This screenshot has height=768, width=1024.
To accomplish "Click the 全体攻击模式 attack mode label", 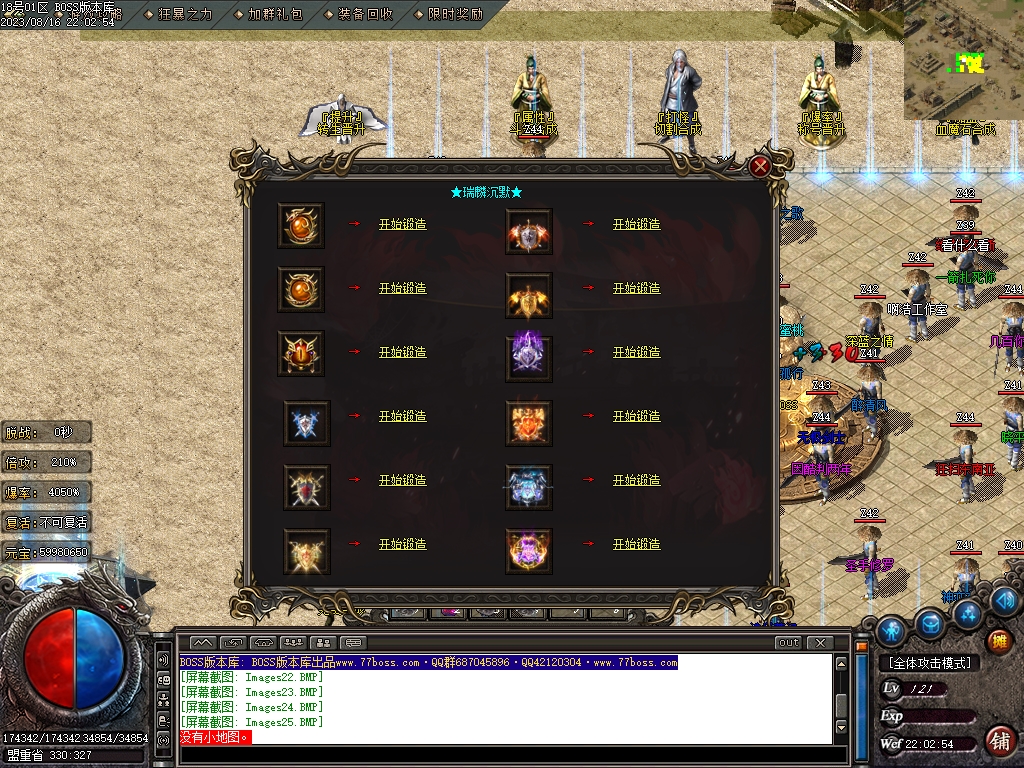I will point(928,663).
